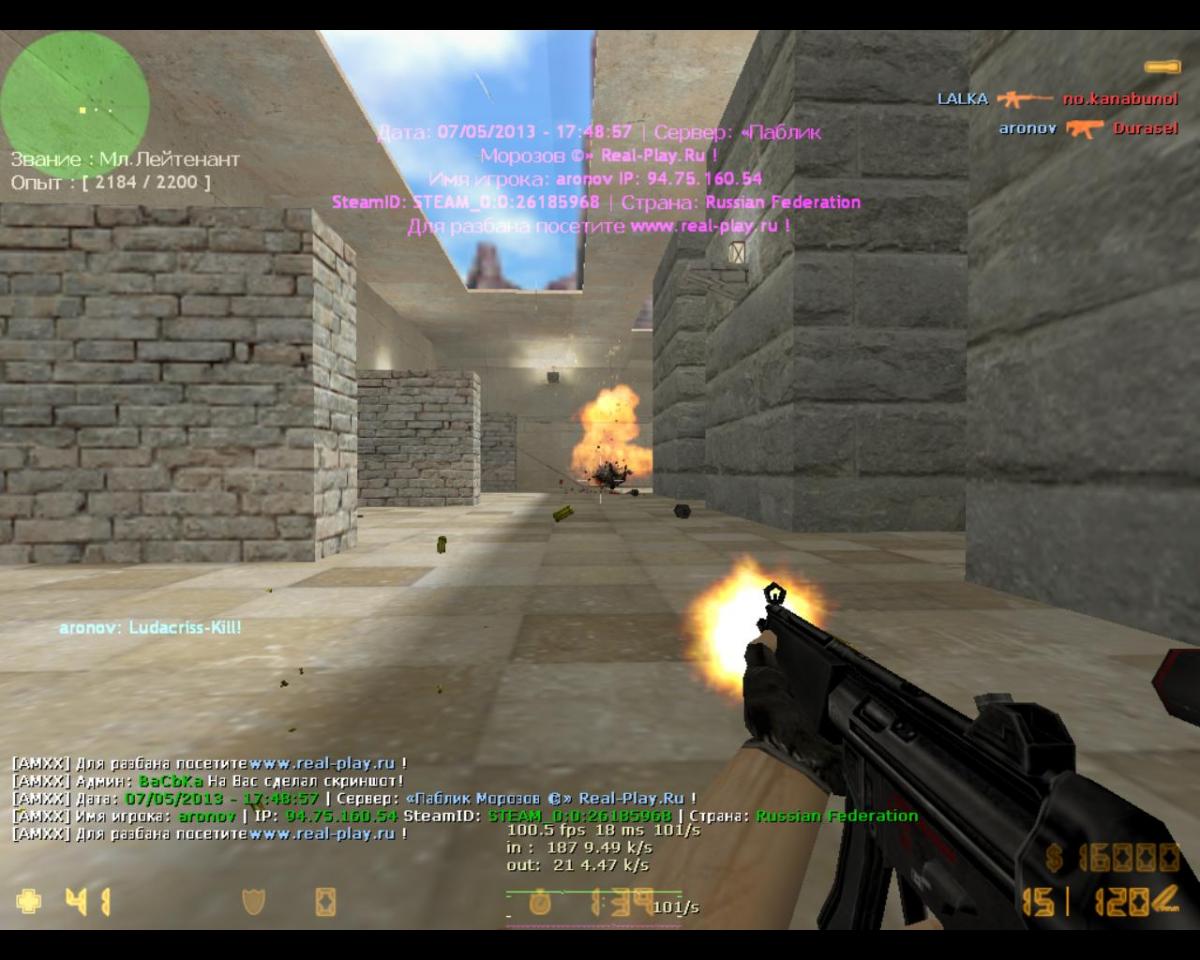
Task: Click the rectangular card icon beside the shield
Action: point(325,902)
